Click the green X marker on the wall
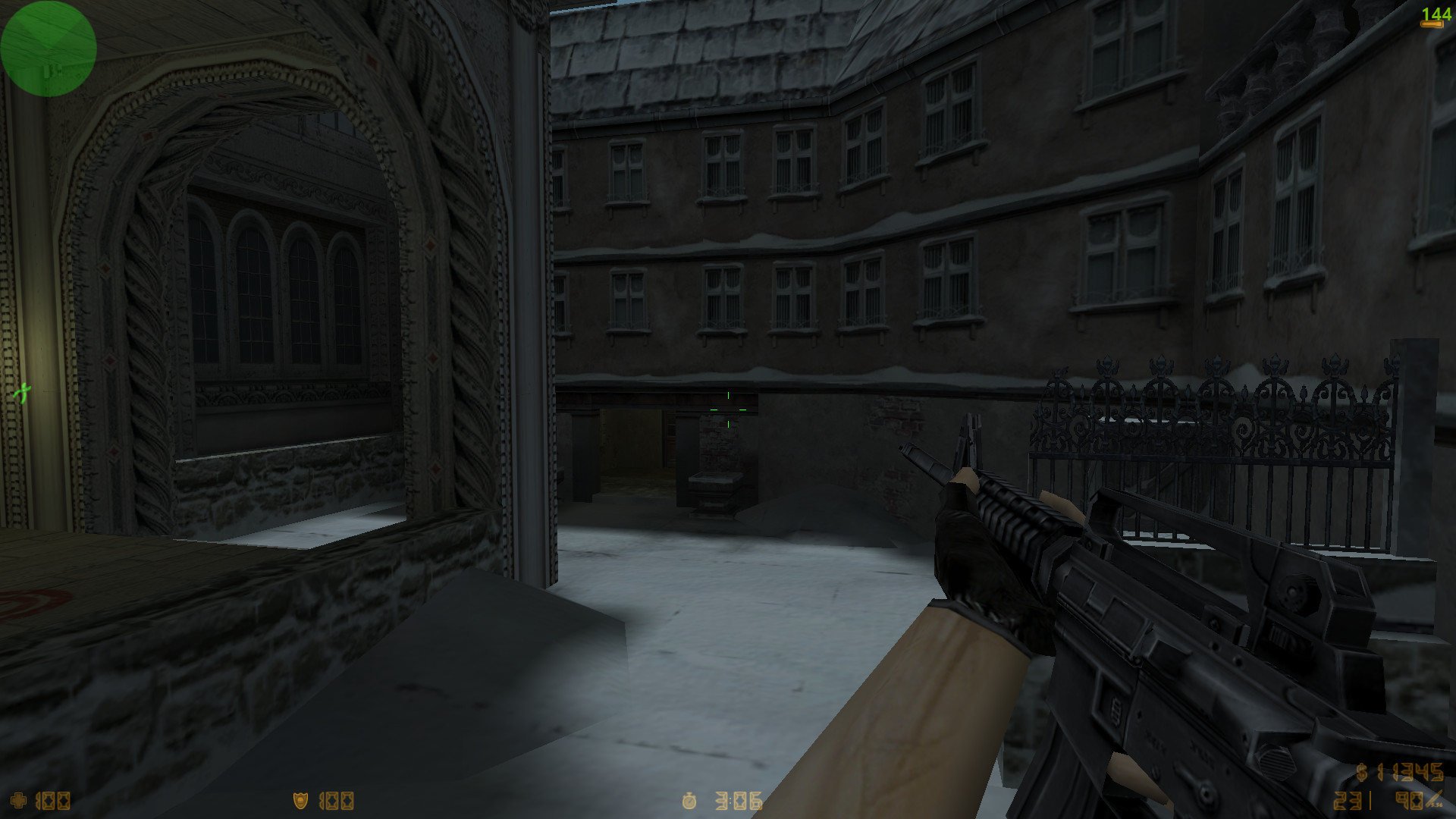Image resolution: width=1456 pixels, height=819 pixels. [x=23, y=392]
